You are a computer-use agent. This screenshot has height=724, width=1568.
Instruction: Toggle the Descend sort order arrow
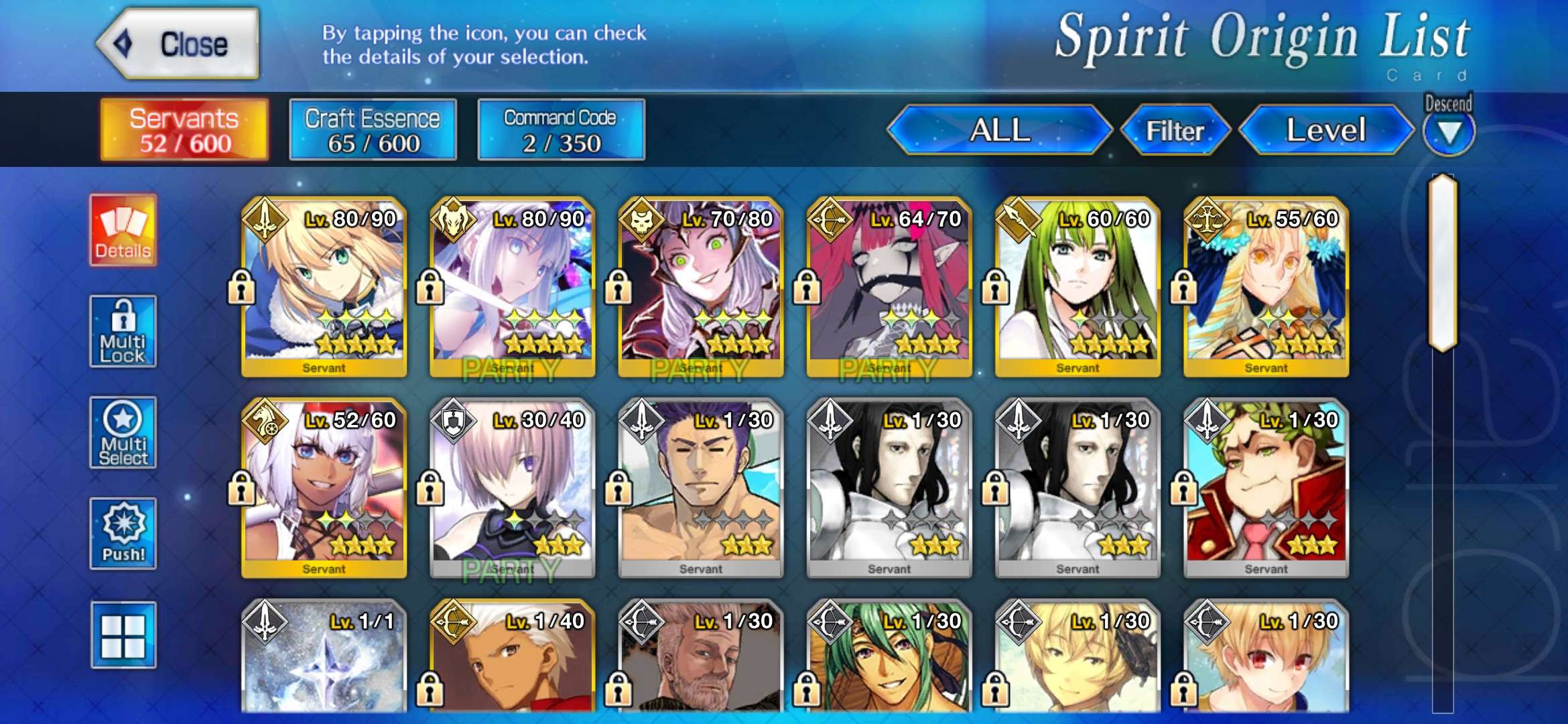(x=1448, y=131)
